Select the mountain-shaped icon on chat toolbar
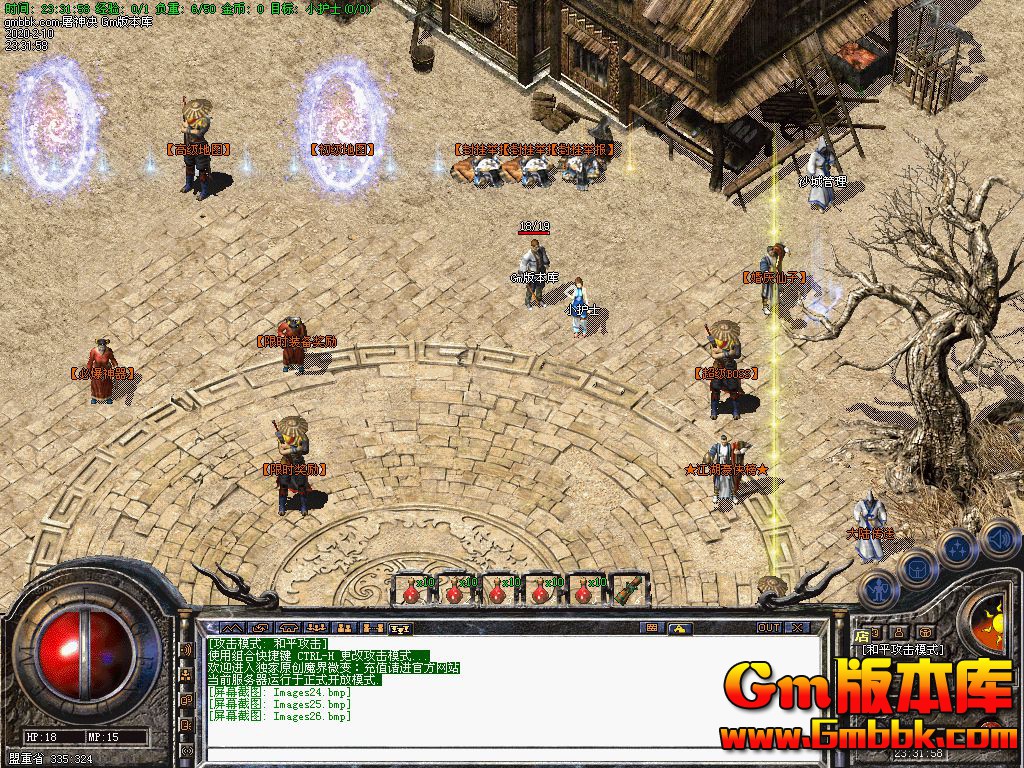 pos(232,628)
